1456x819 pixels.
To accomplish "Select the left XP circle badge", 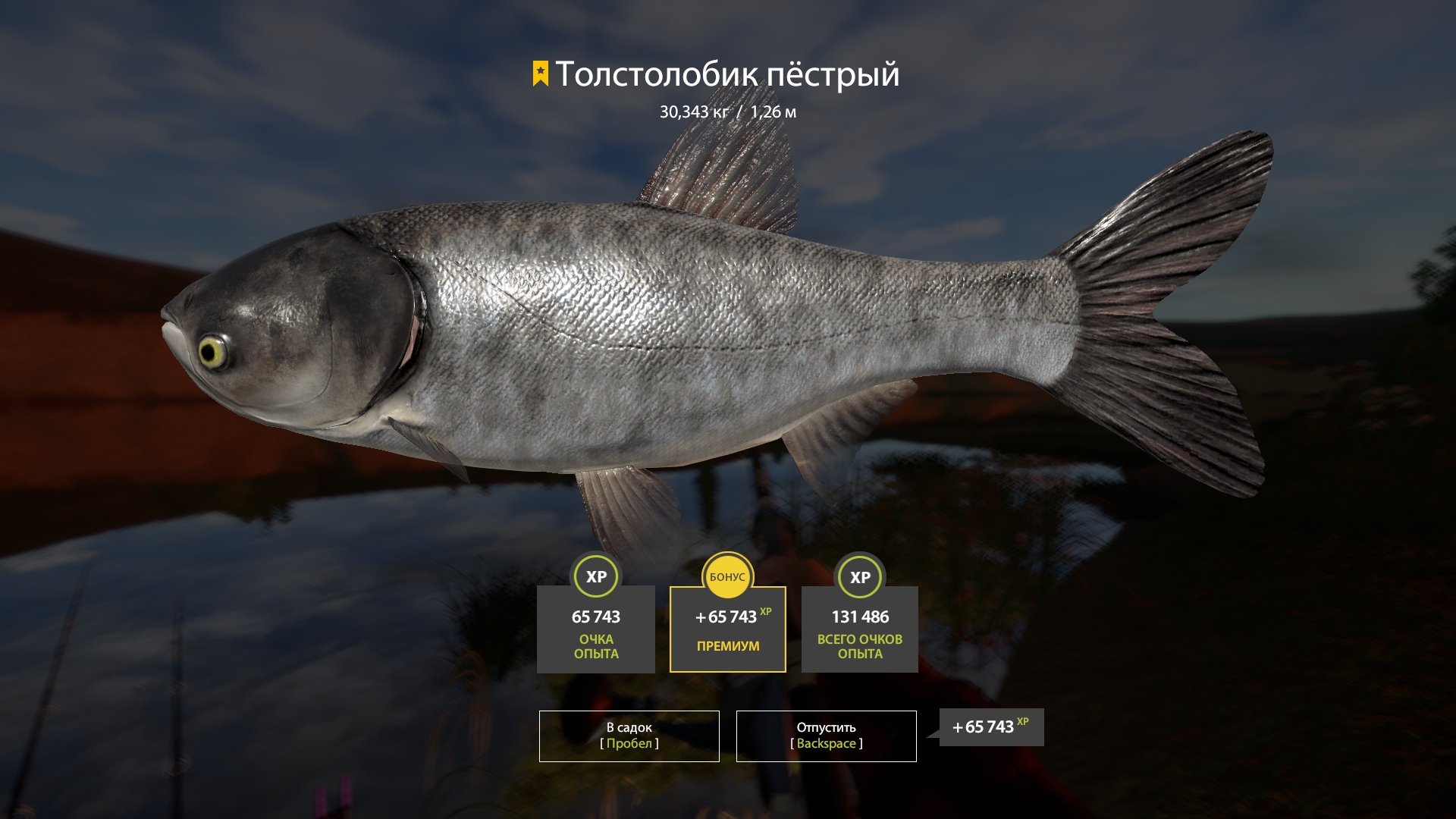I will [596, 576].
